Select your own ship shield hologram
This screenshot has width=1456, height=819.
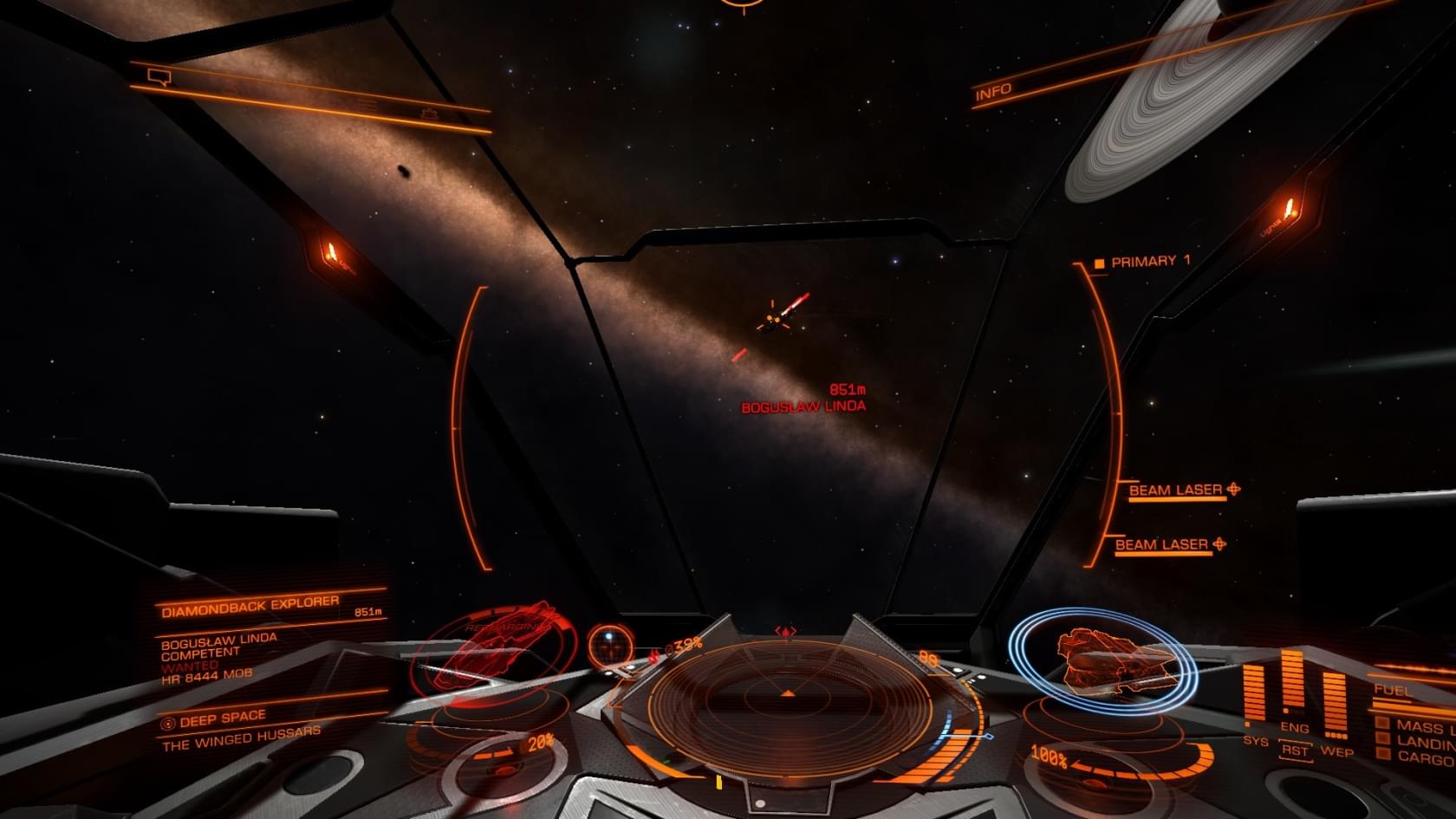[x=1102, y=660]
